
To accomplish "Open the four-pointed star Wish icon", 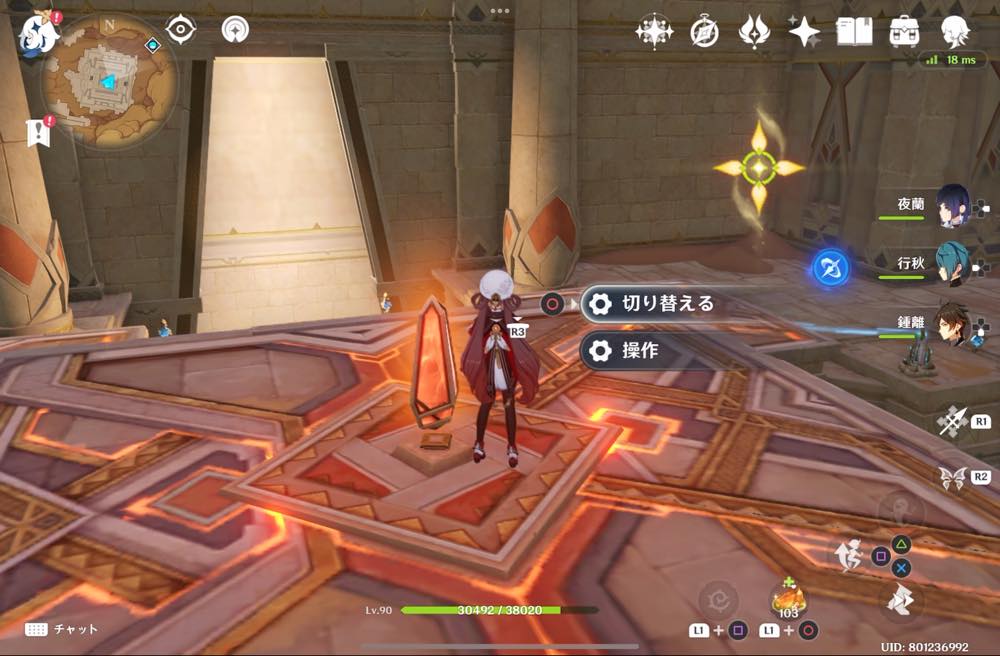I will (804, 32).
